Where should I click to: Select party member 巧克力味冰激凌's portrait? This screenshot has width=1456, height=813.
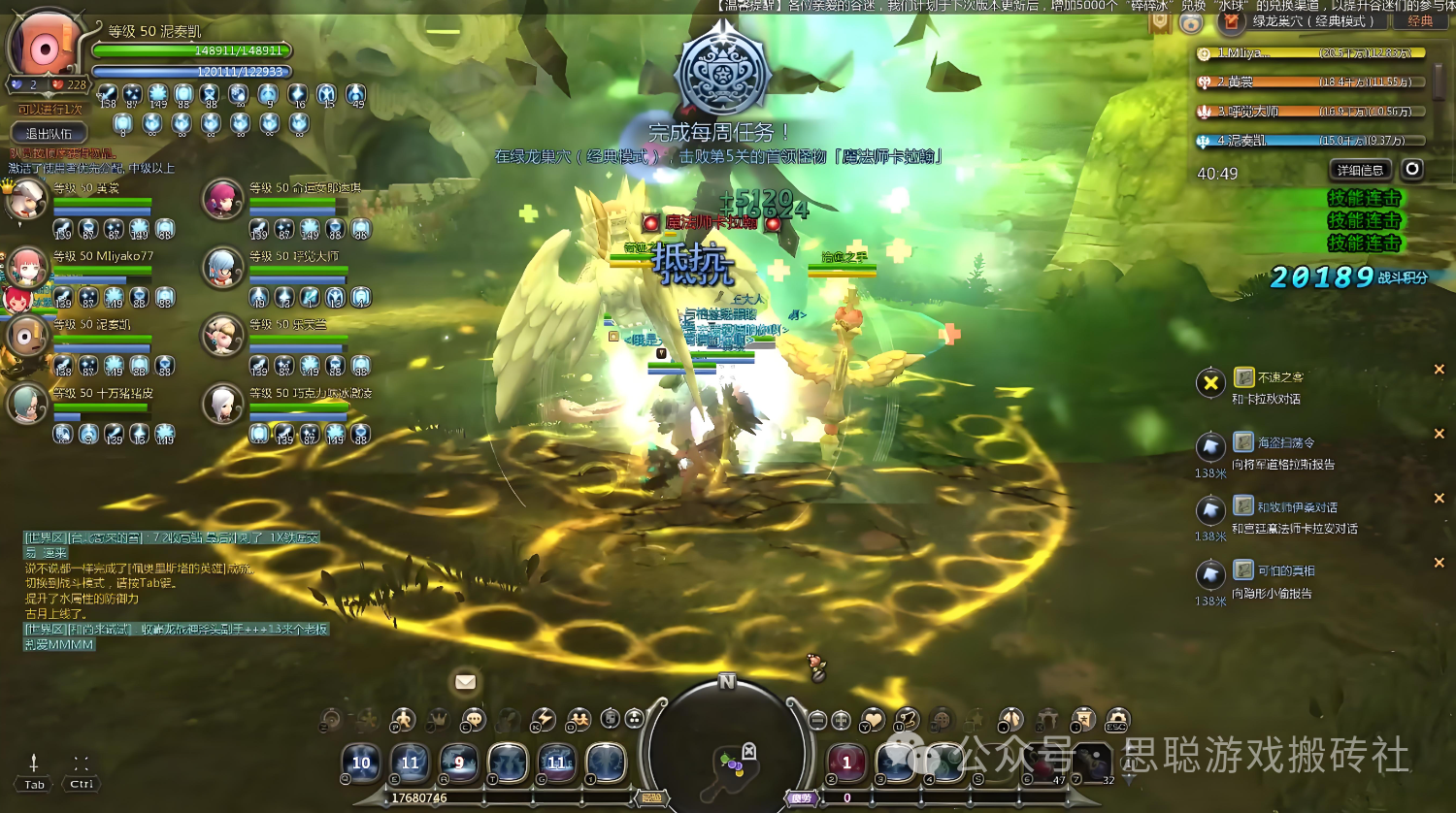click(222, 404)
